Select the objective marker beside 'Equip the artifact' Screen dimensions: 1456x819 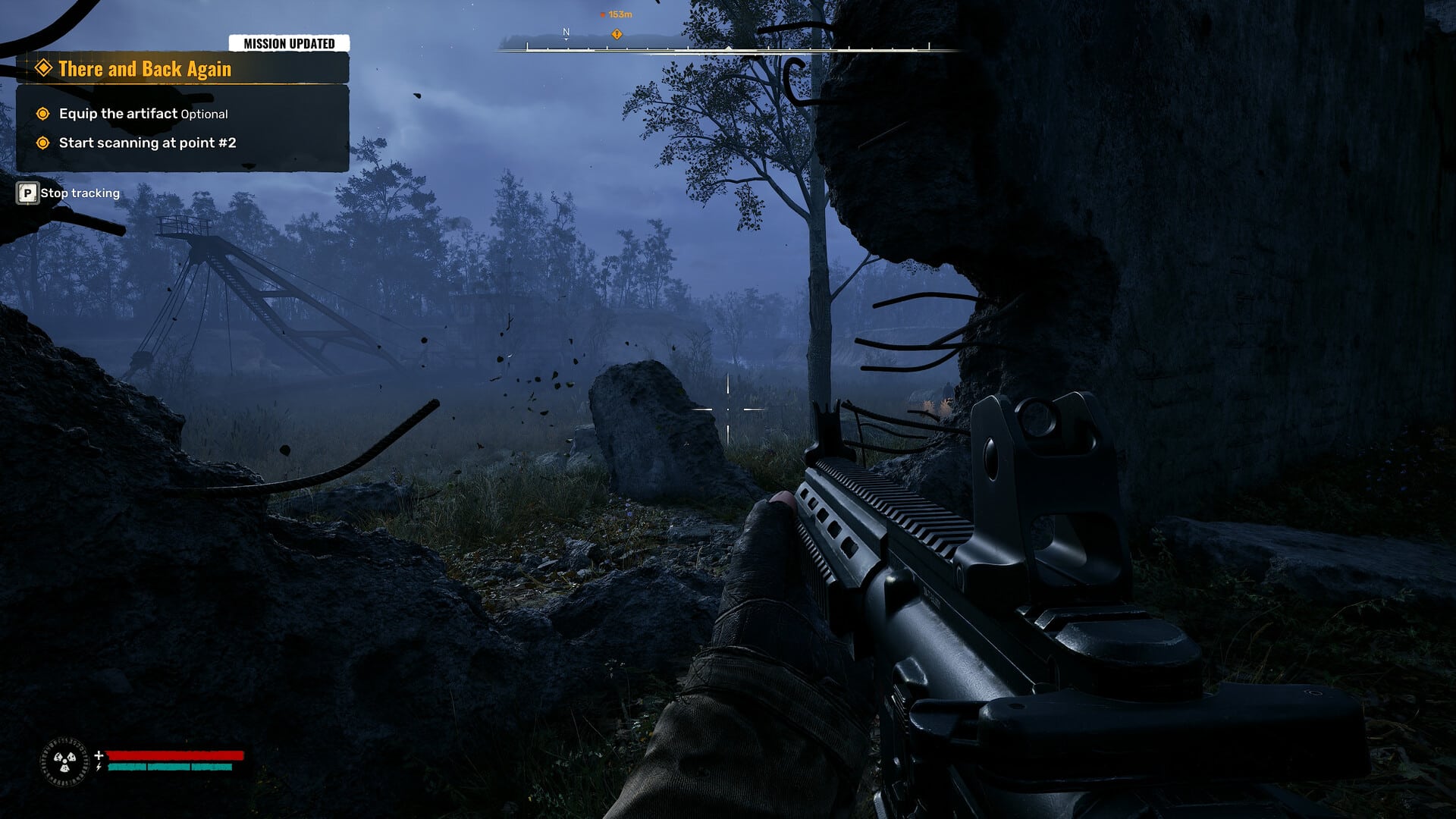[x=44, y=113]
